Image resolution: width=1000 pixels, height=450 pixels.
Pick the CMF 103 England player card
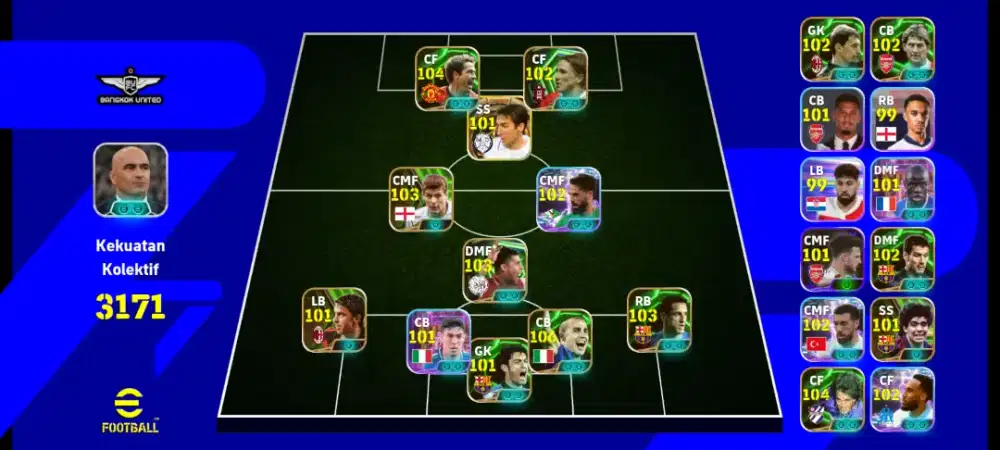pos(421,199)
